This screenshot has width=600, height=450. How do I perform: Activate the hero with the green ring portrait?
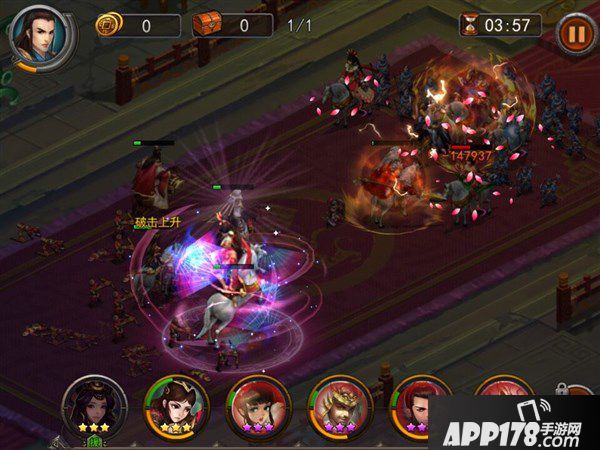175,406
